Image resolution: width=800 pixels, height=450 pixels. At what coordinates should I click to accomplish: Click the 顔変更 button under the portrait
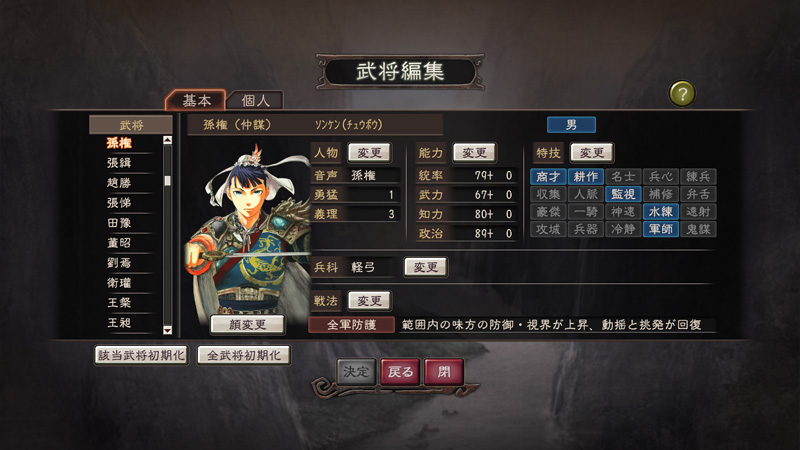coord(248,324)
